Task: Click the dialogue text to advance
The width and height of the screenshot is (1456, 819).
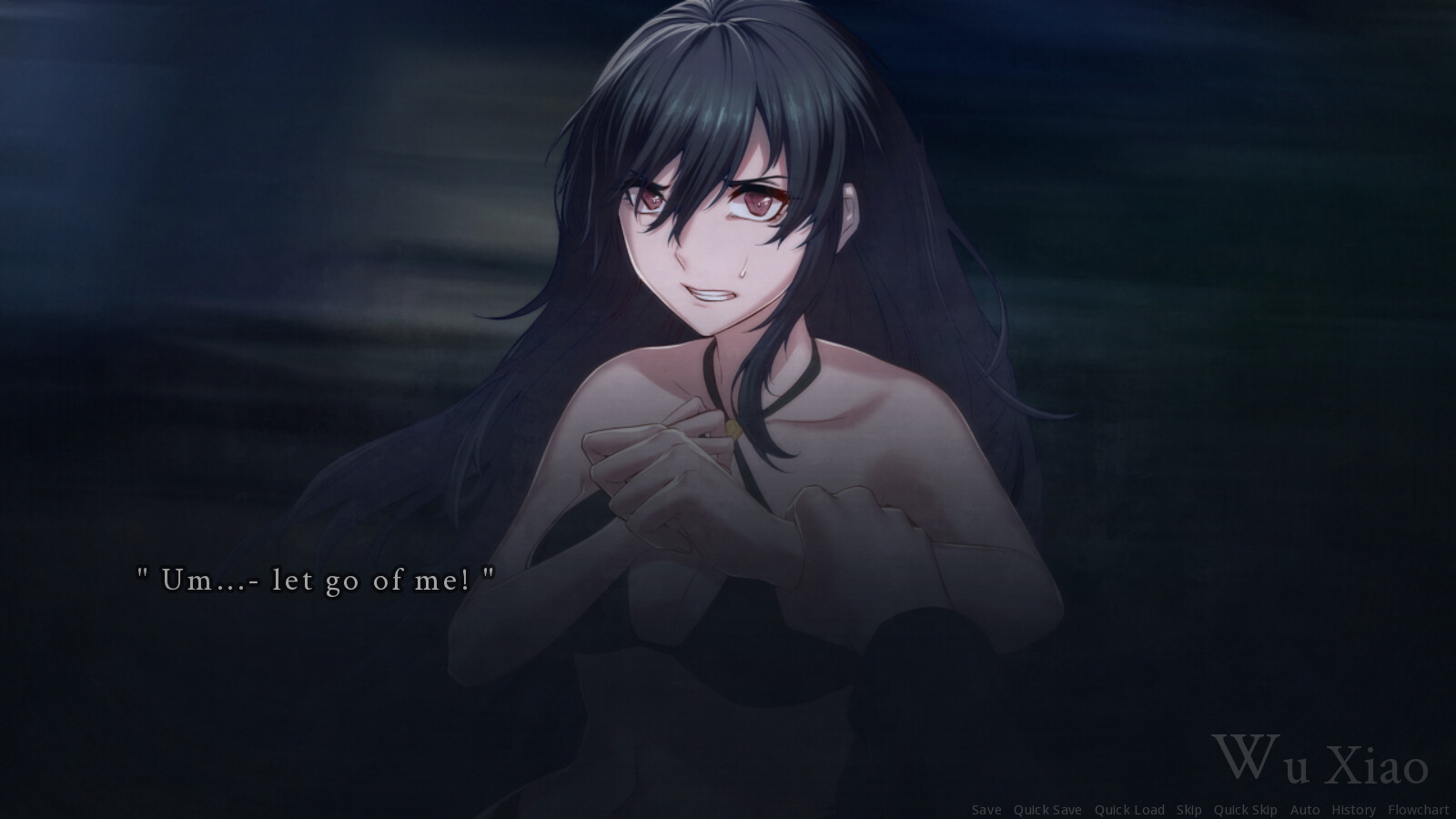Action: click(316, 578)
